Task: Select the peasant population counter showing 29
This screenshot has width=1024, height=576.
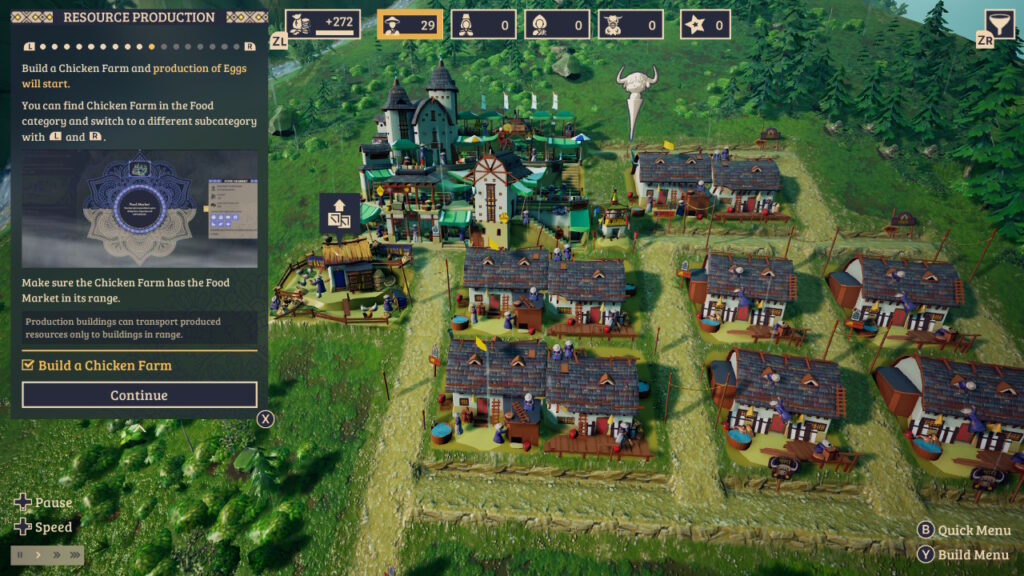Action: click(x=410, y=24)
